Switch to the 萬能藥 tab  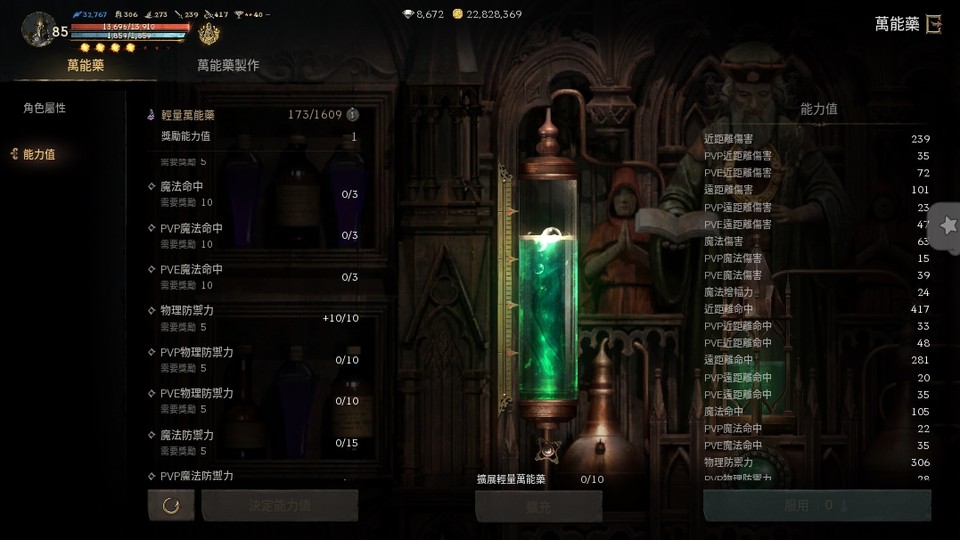(x=85, y=65)
